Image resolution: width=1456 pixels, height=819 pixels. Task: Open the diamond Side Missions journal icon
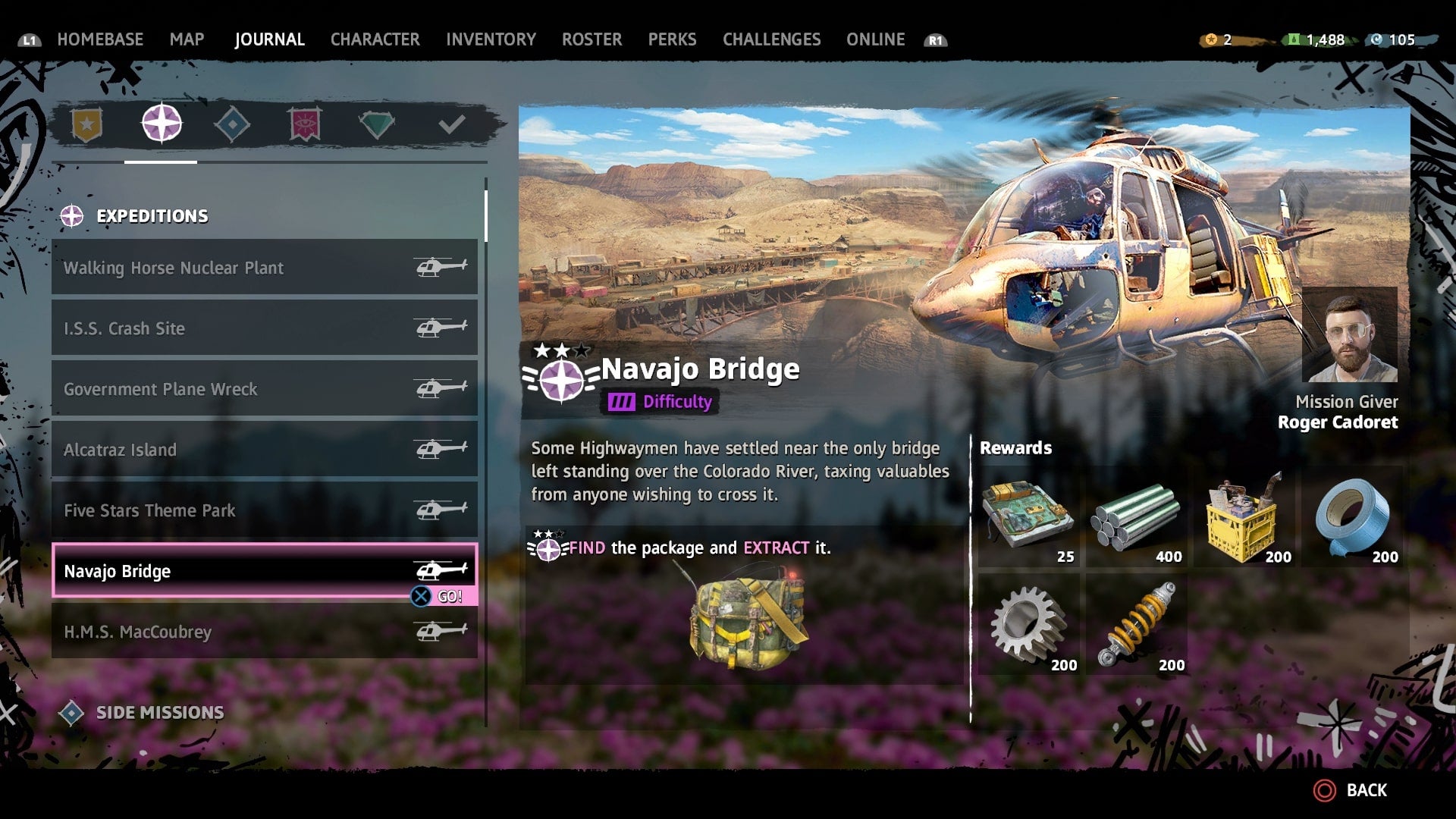(x=233, y=124)
